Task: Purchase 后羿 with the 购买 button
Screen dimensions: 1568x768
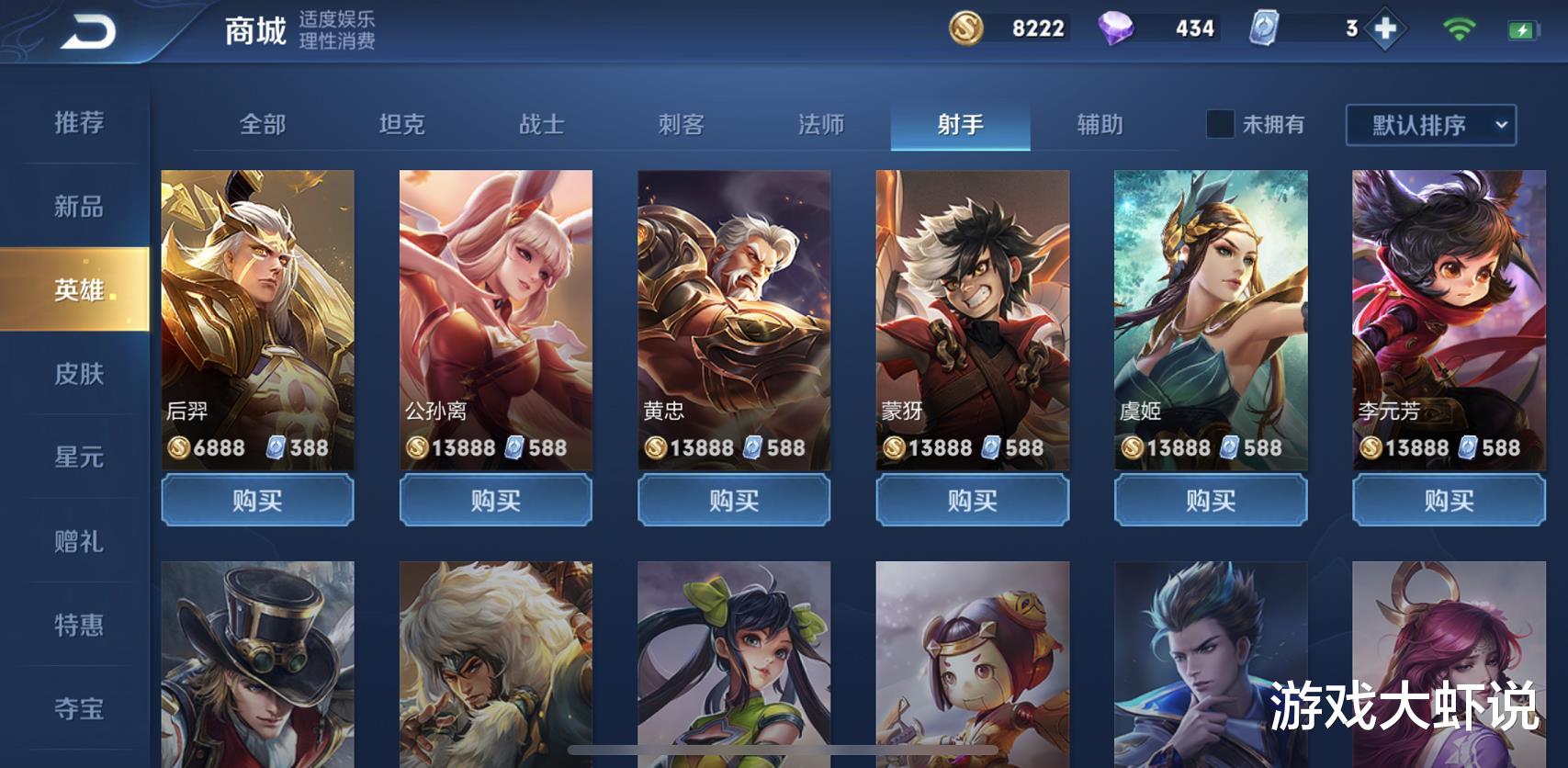Action: point(257,500)
